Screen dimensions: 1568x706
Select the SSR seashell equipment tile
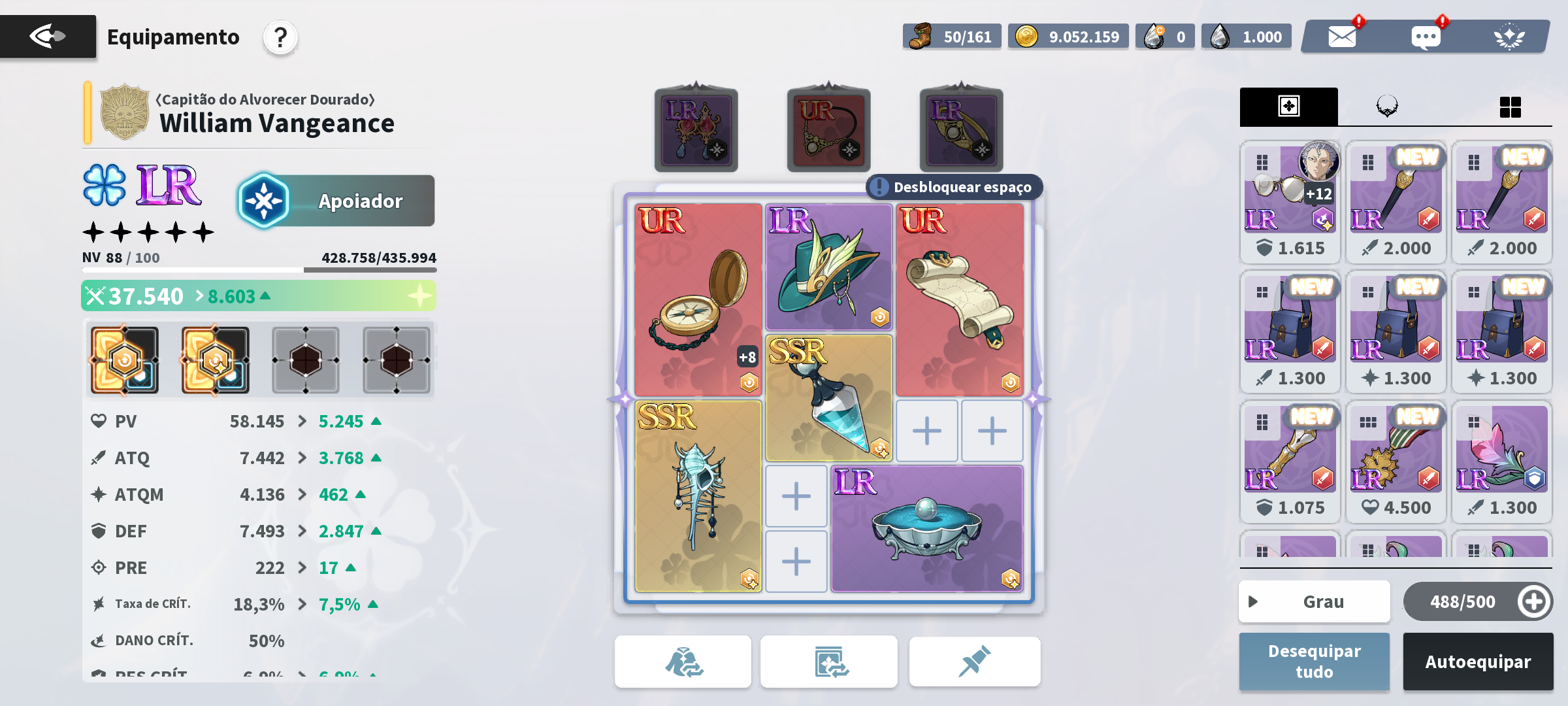(698, 496)
